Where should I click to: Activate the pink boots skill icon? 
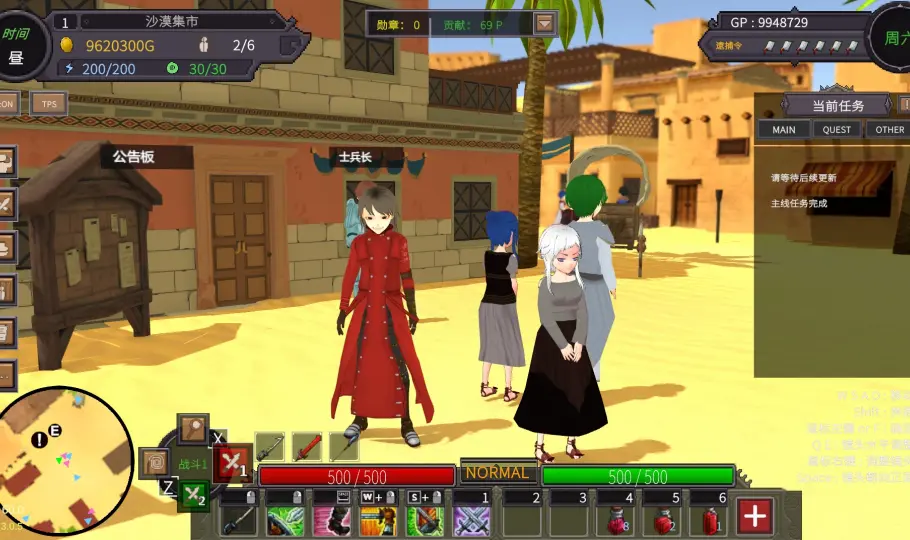click(331, 520)
